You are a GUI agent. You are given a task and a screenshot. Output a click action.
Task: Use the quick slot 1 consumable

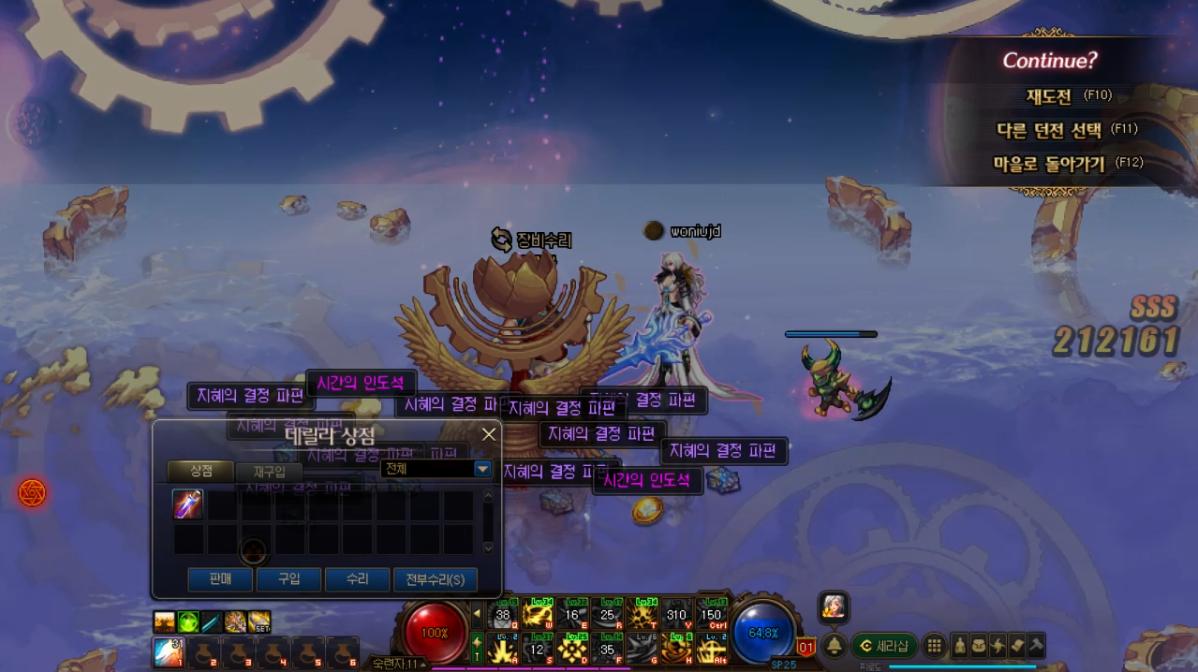point(168,653)
